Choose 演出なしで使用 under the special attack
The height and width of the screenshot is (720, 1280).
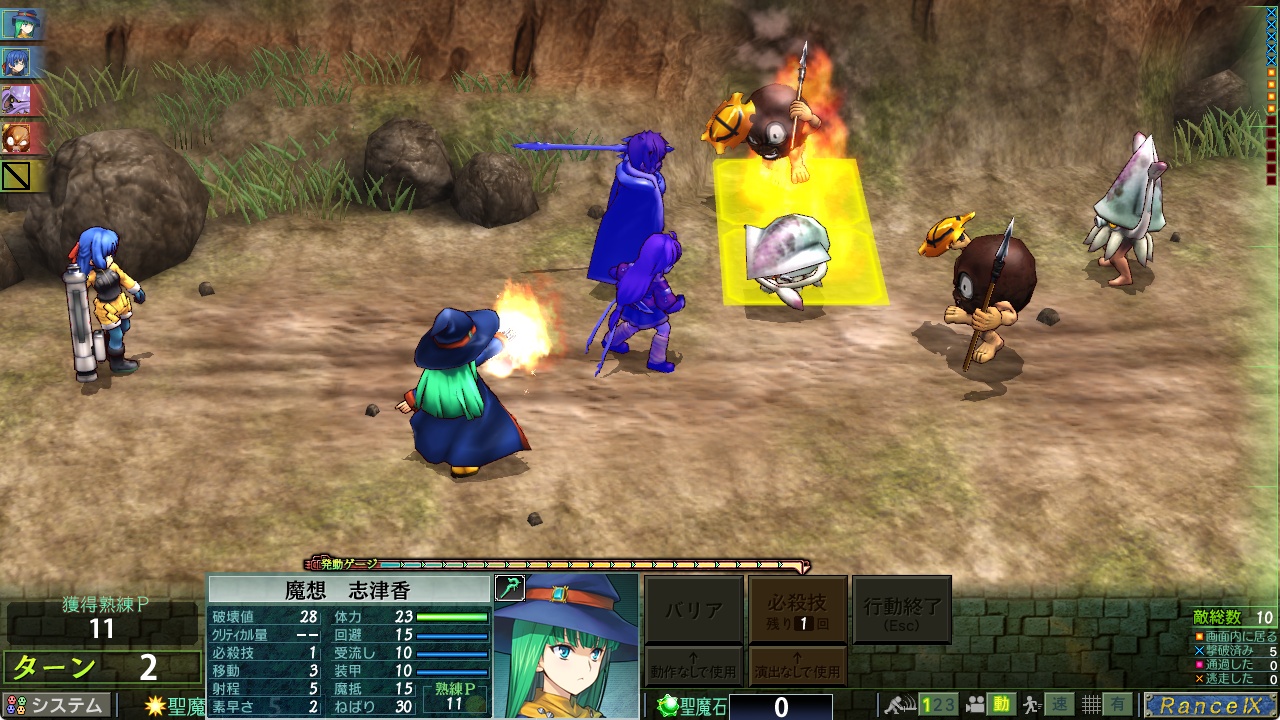point(797,666)
